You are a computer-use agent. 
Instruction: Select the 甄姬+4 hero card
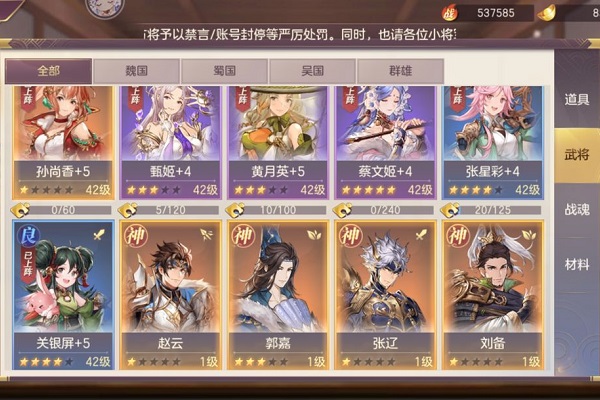point(170,140)
